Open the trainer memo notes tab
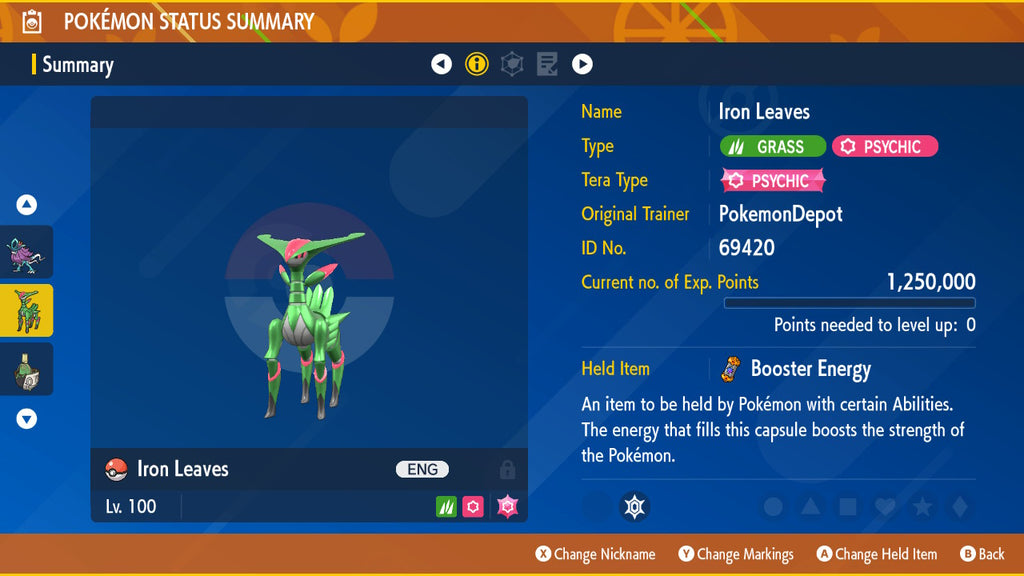1024x576 pixels. [547, 65]
